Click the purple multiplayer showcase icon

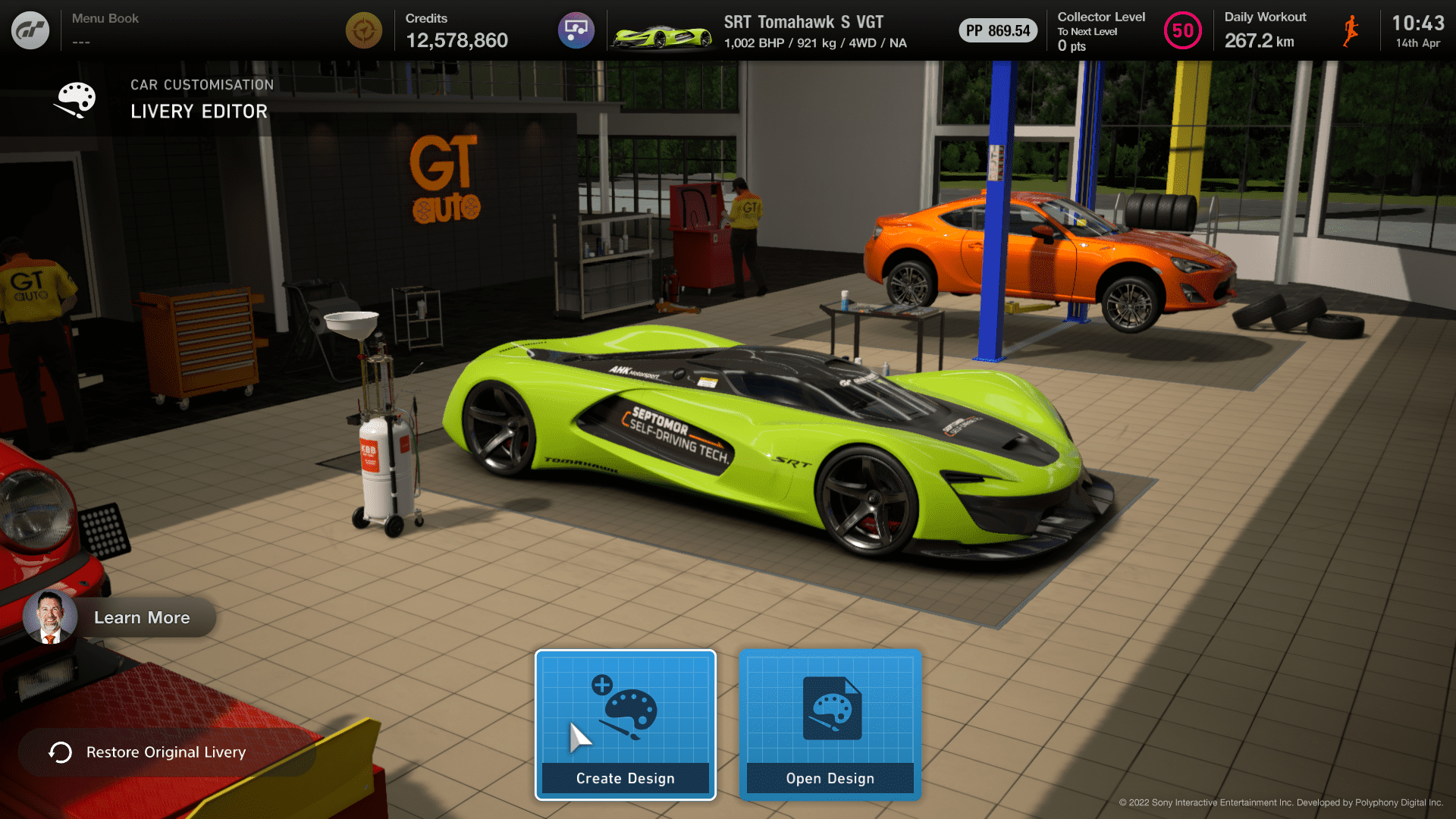[576, 30]
